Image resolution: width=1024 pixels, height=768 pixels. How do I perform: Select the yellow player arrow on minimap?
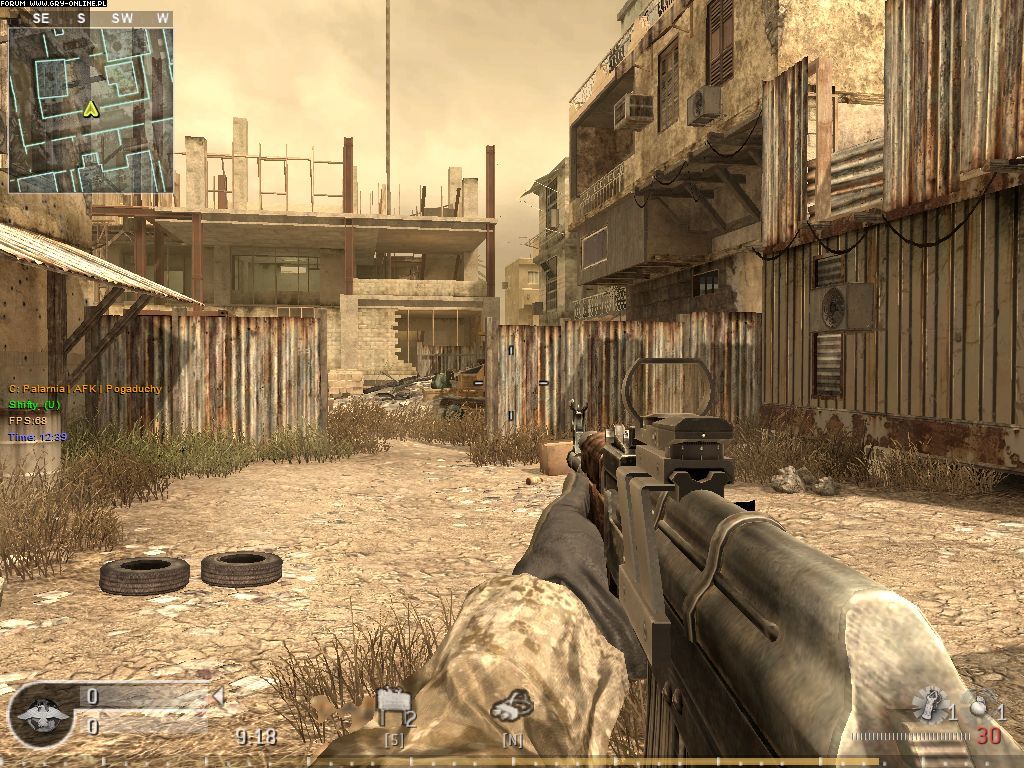[x=90, y=108]
